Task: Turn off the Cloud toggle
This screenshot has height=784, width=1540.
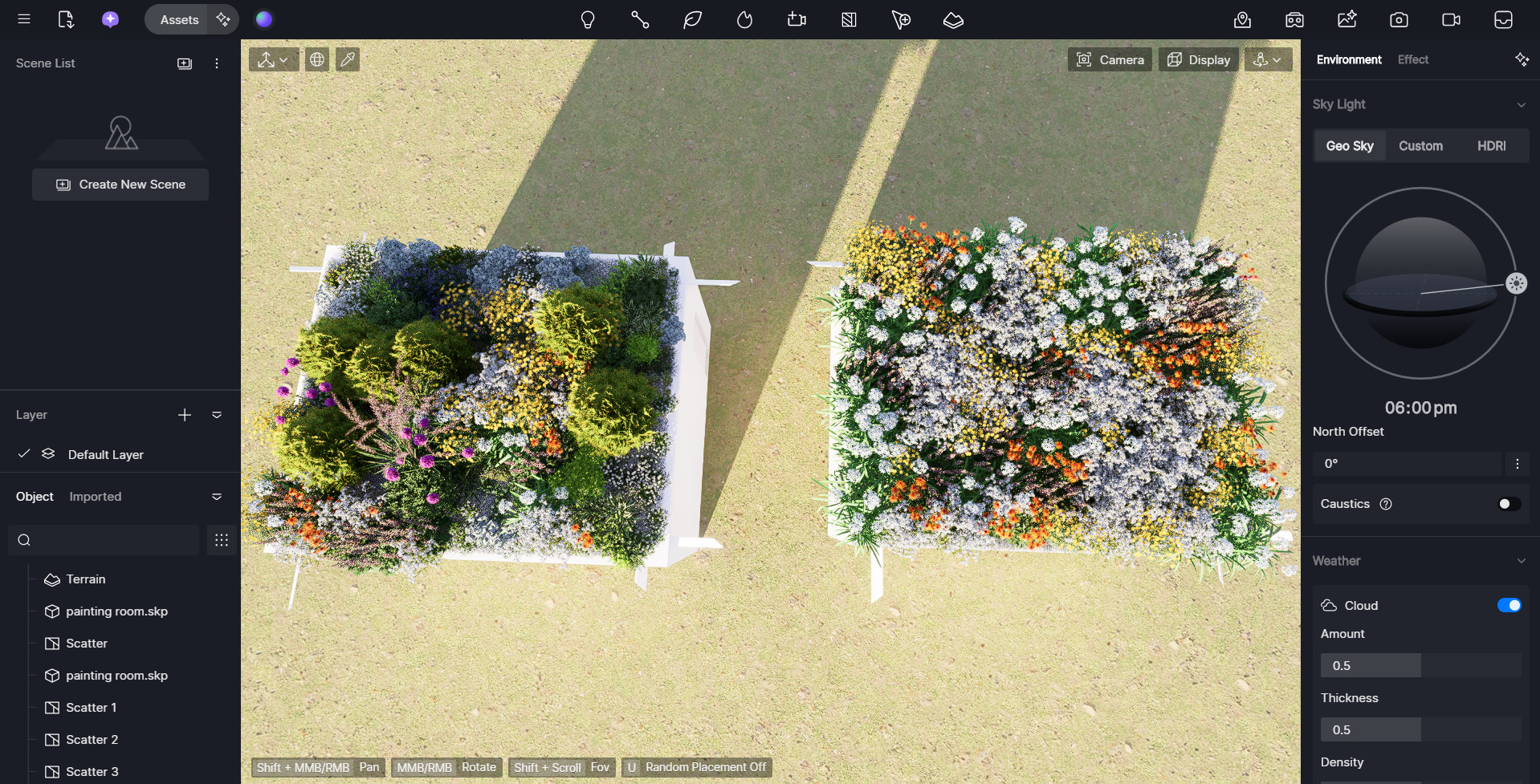Action: pos(1509,605)
